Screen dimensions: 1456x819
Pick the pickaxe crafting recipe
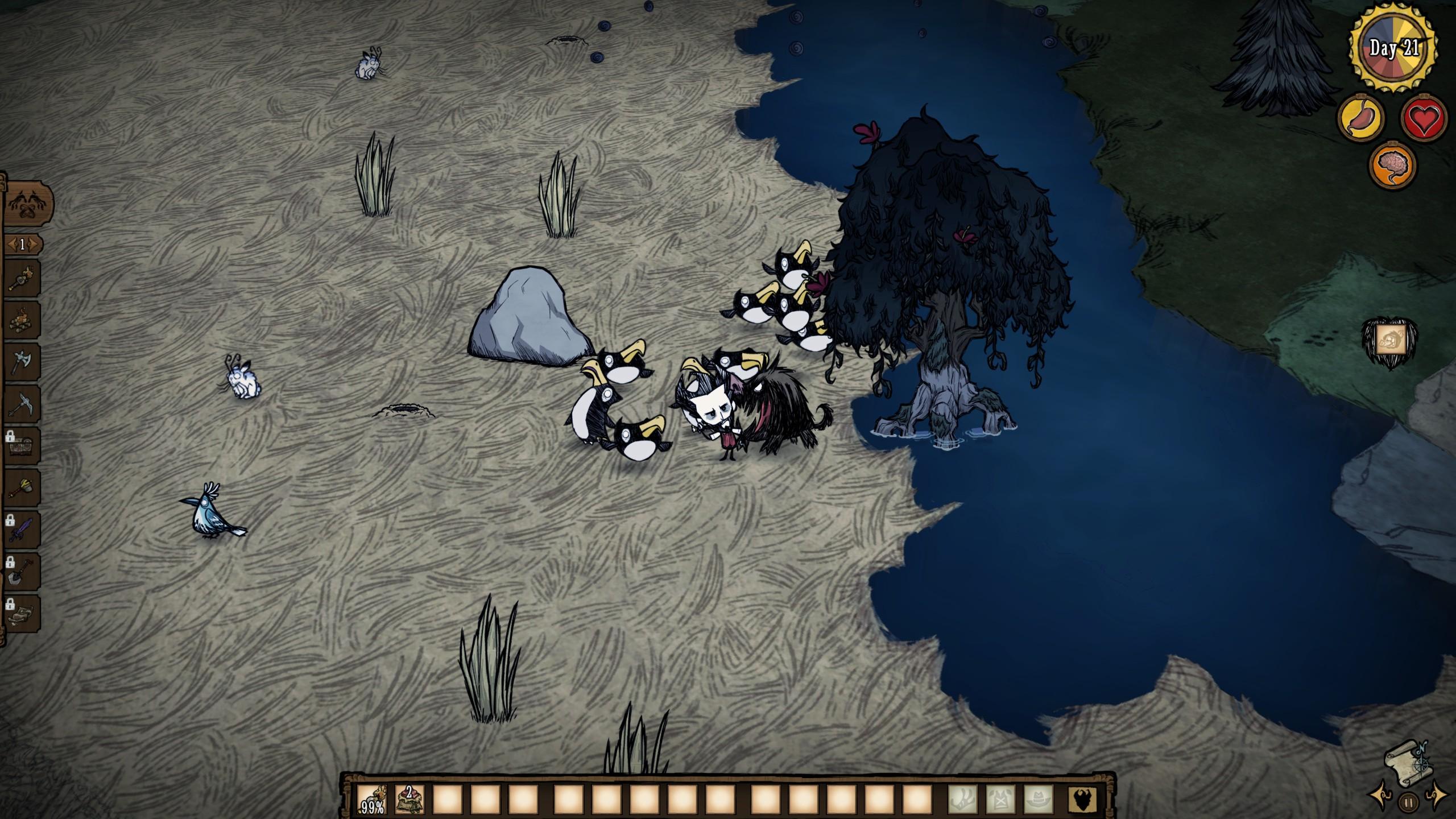pos(22,404)
